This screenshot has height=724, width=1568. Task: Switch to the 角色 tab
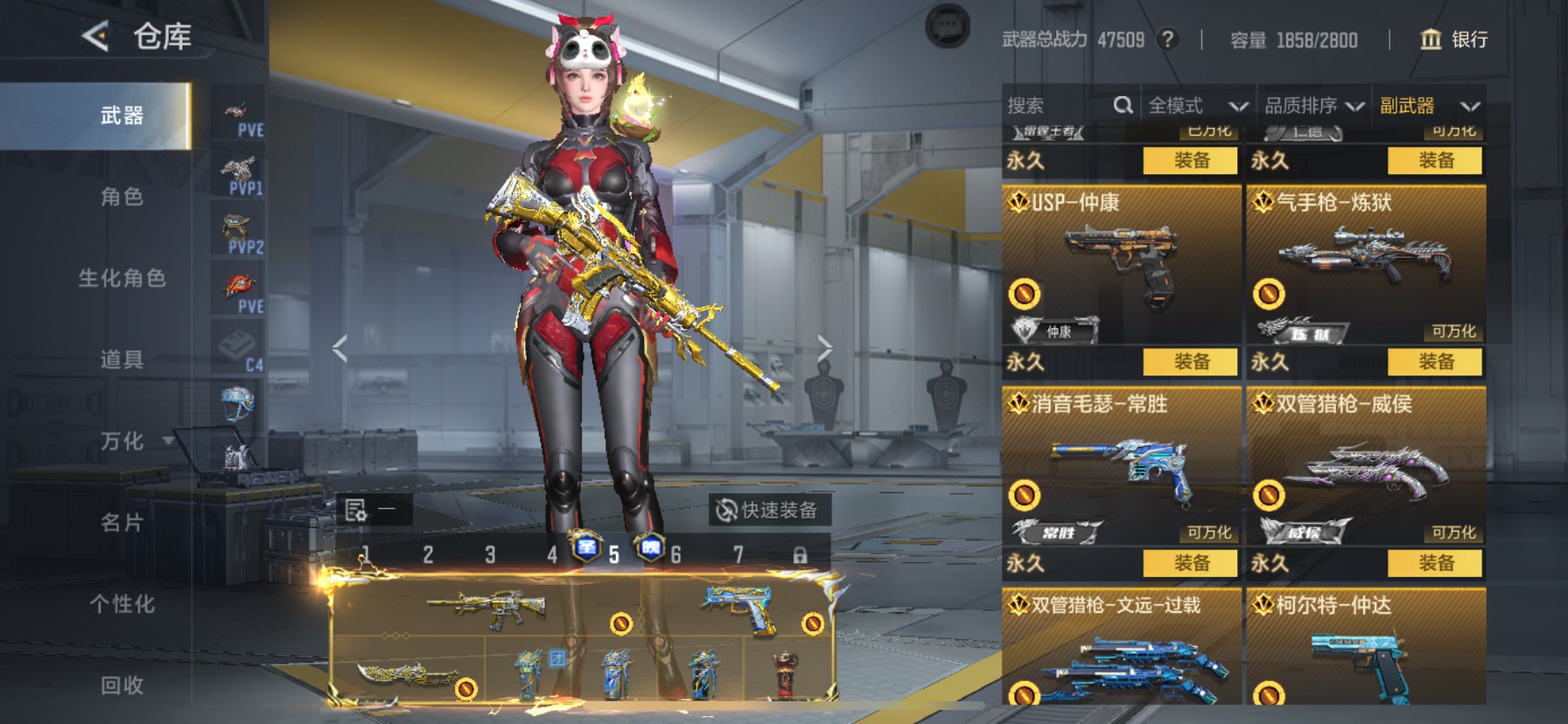click(x=122, y=197)
